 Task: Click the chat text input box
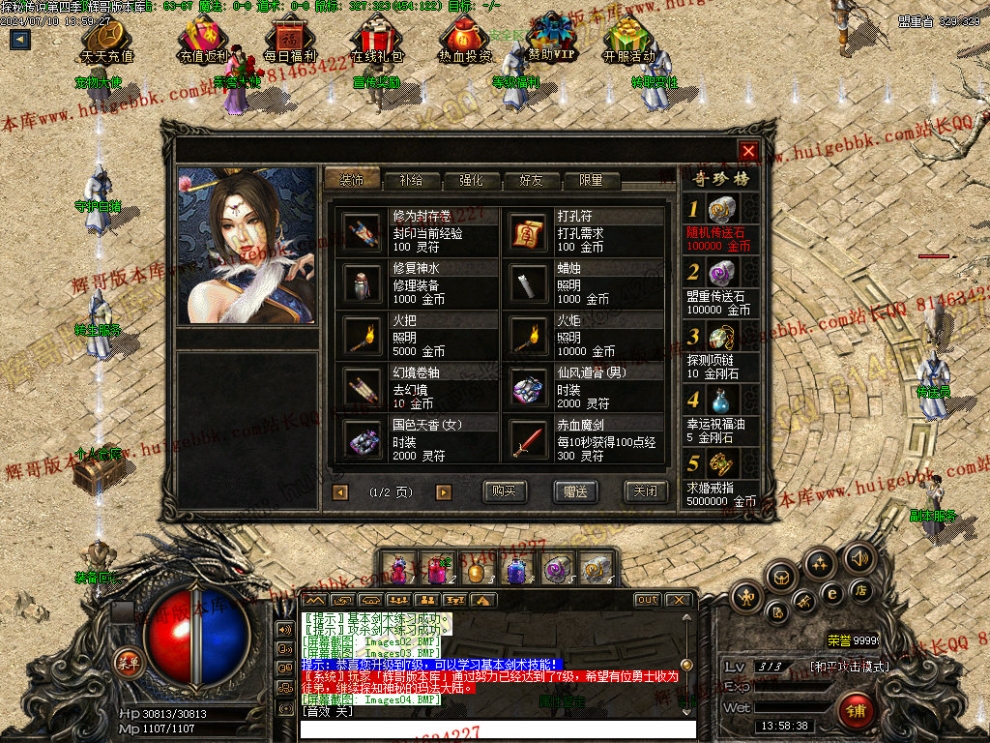coord(497,729)
